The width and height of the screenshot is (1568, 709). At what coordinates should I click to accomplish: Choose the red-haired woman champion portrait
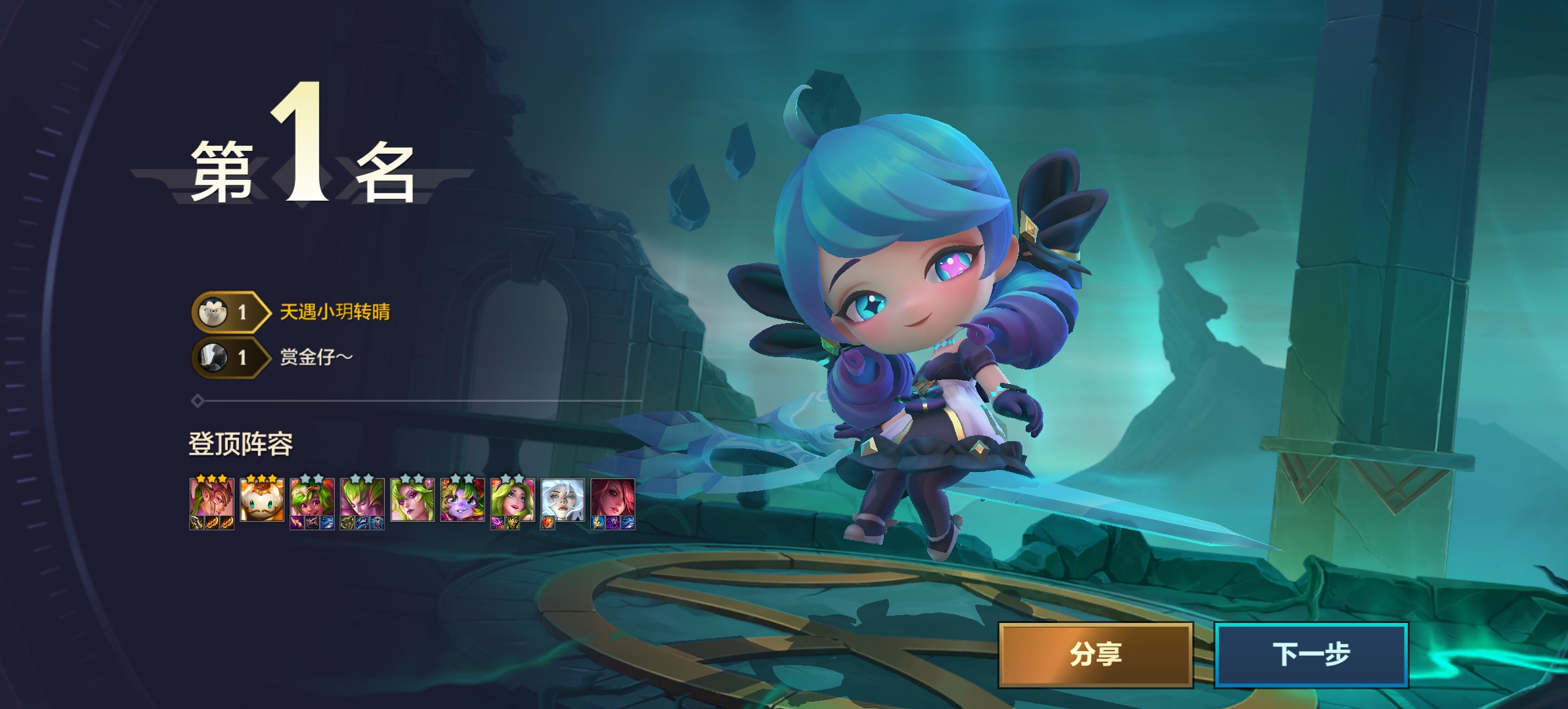(612, 499)
